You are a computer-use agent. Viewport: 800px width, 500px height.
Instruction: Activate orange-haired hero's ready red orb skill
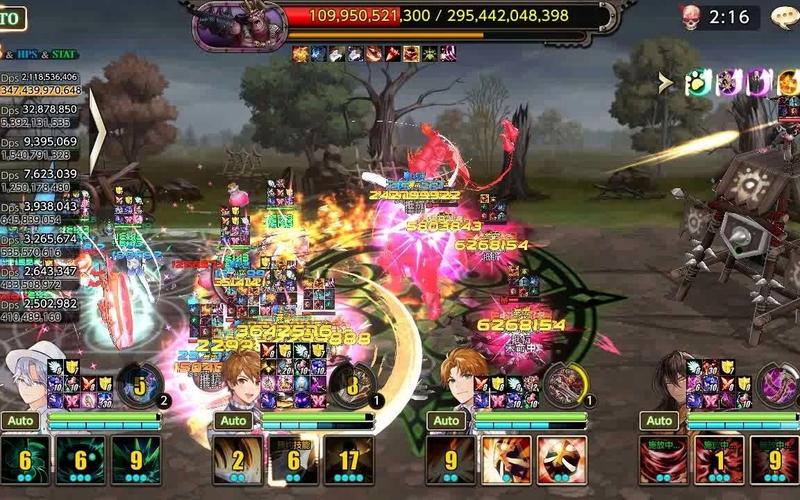[562, 460]
